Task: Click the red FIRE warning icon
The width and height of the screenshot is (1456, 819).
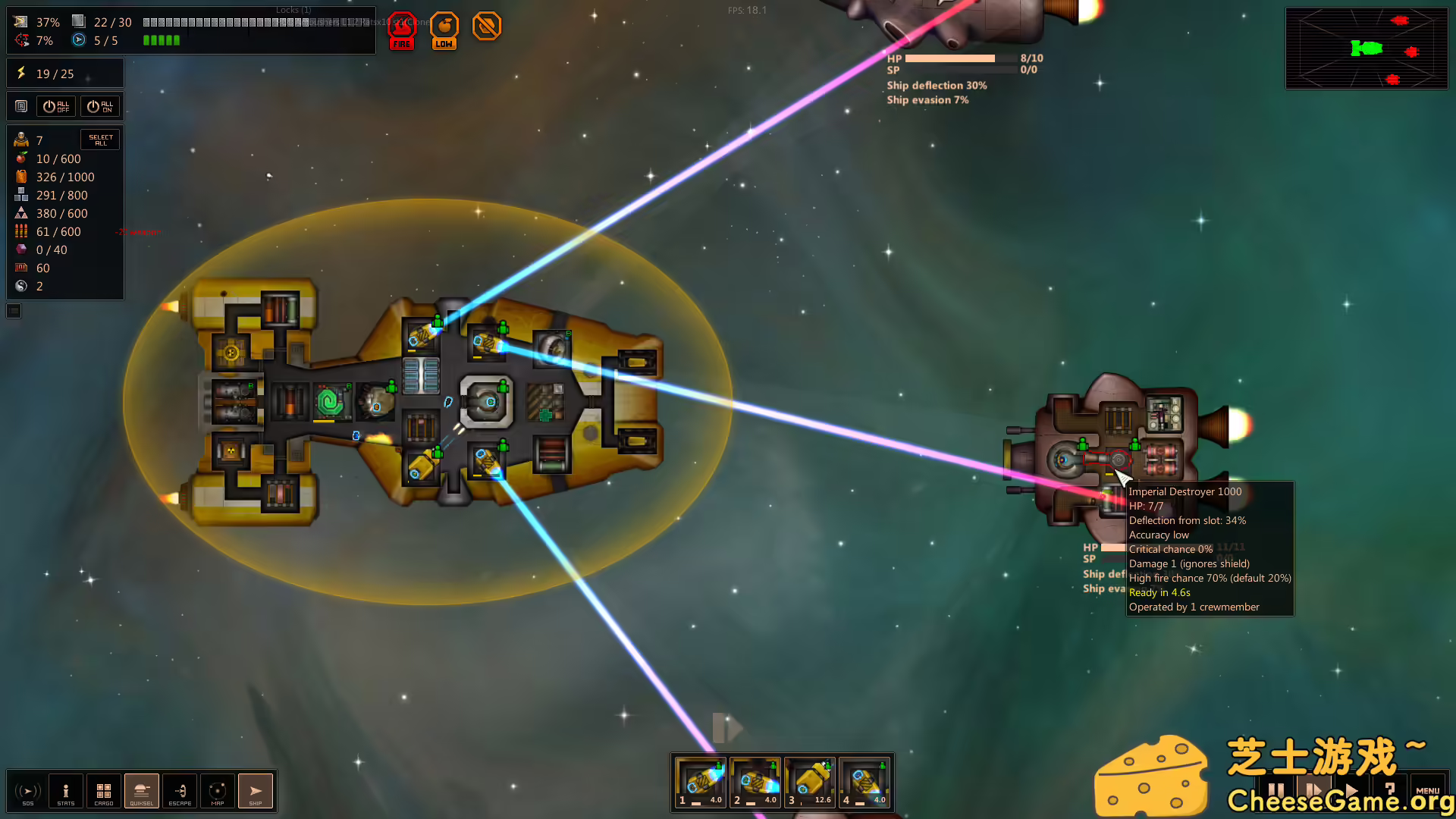Action: [x=402, y=30]
